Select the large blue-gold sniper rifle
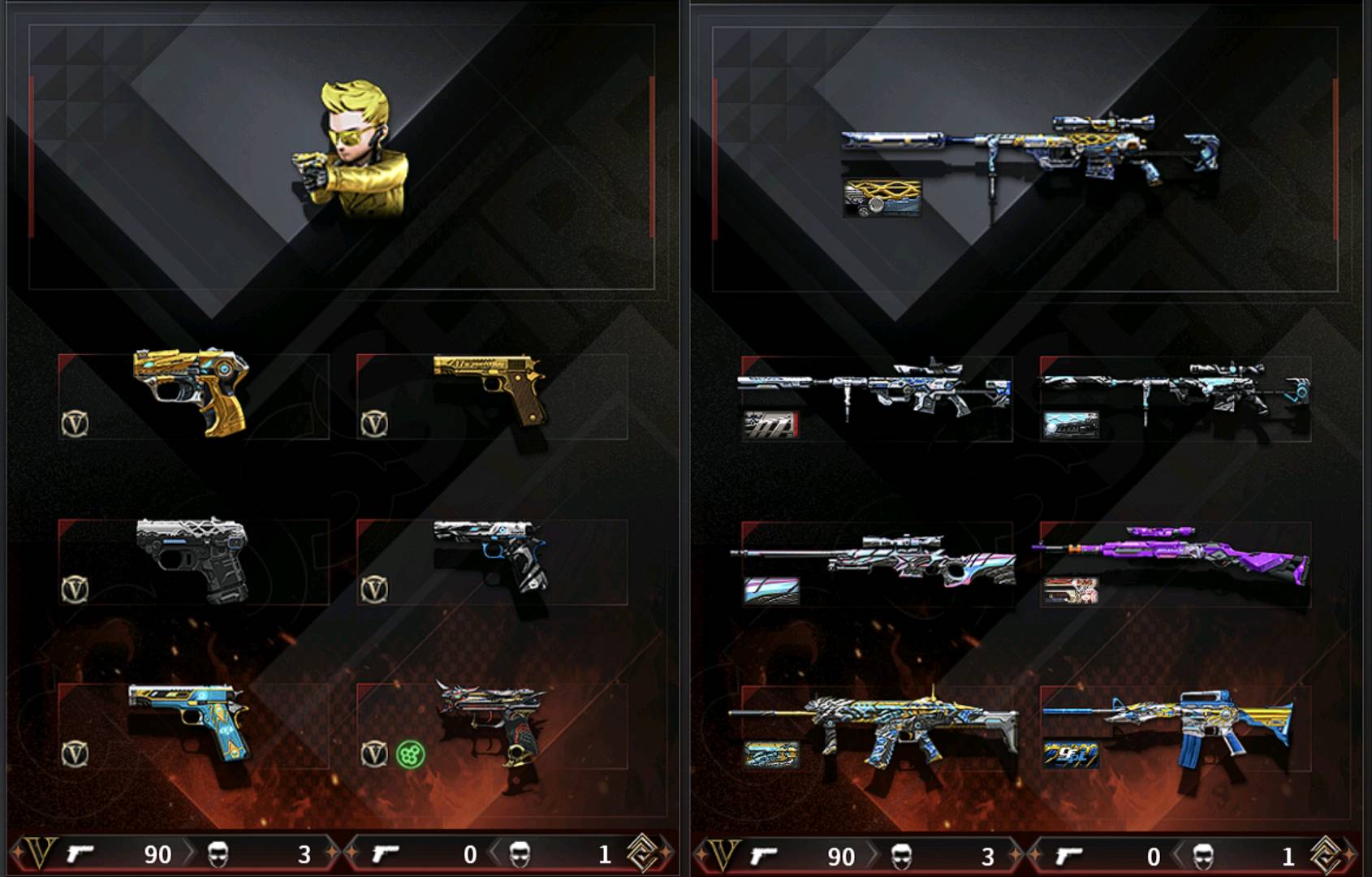The image size is (1372, 877). (x=1031, y=148)
